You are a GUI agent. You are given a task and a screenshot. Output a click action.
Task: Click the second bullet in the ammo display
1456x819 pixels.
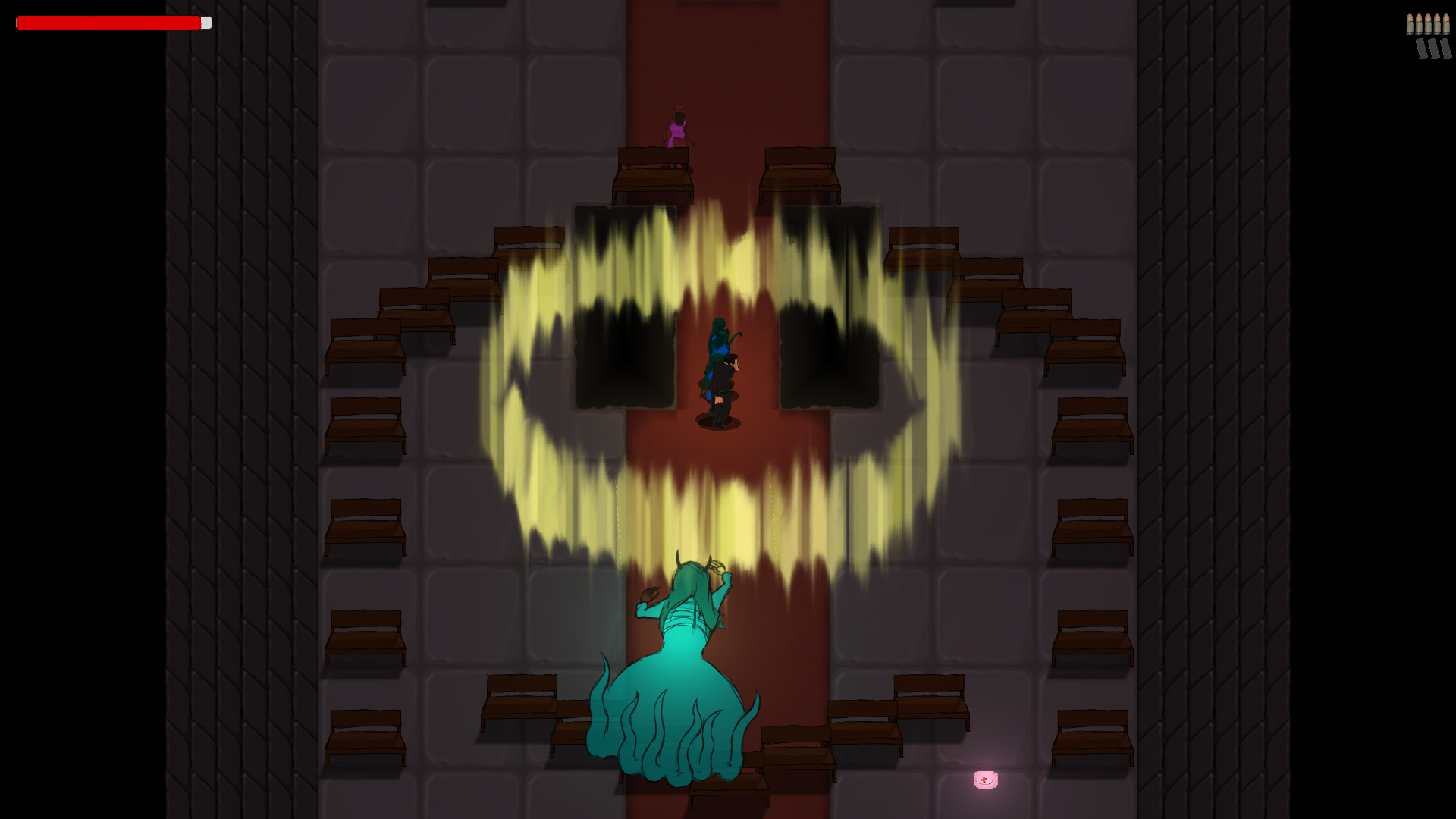pyautogui.click(x=1419, y=24)
